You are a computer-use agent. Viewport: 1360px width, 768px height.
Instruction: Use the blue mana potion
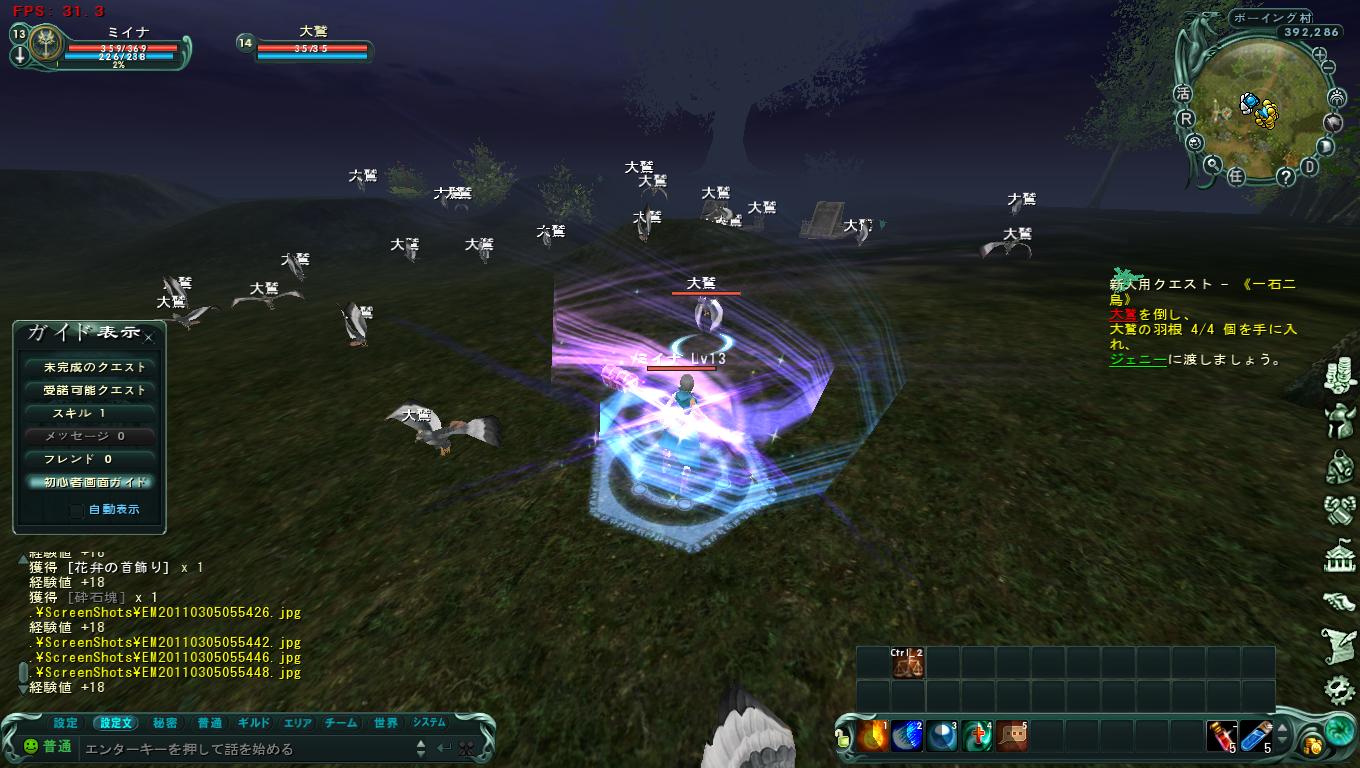click(x=1255, y=737)
